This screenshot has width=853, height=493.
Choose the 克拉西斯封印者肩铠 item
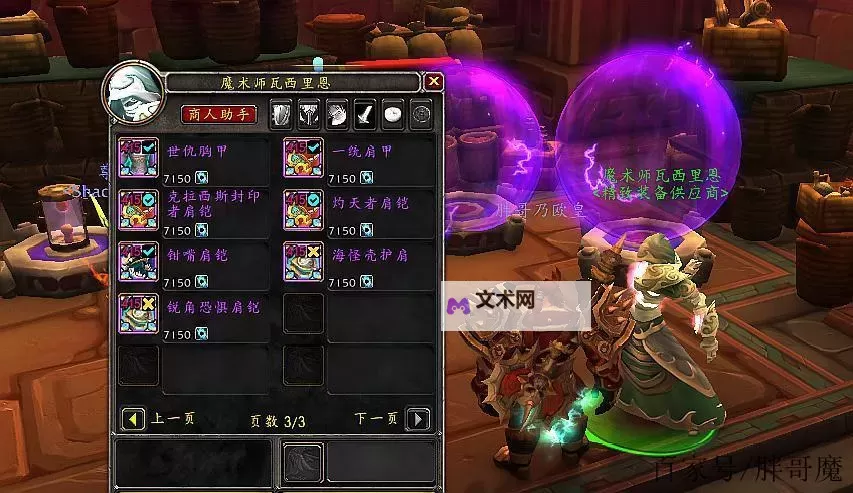pyautogui.click(x=136, y=209)
